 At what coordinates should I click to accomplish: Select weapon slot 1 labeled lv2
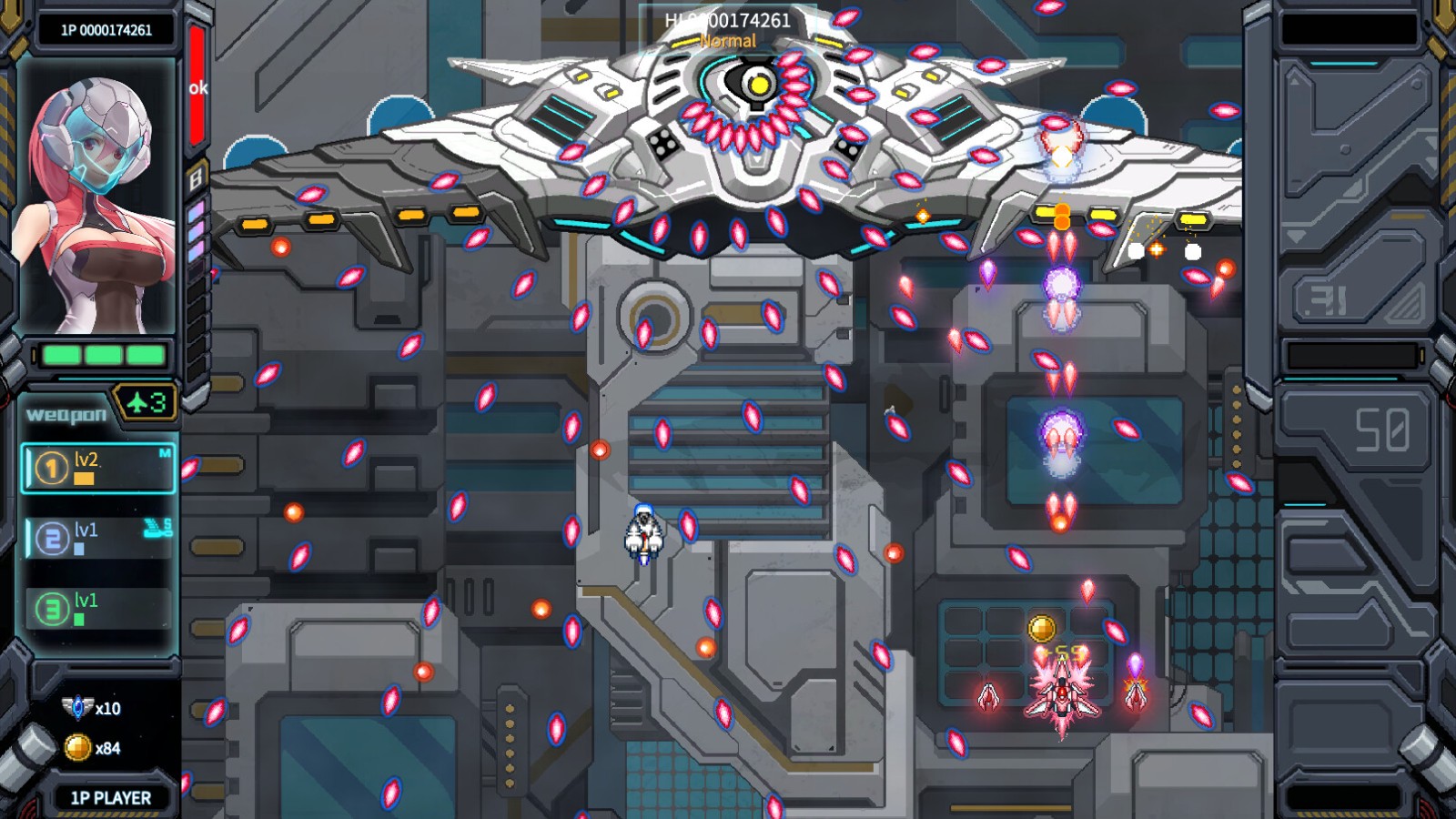(x=97, y=467)
